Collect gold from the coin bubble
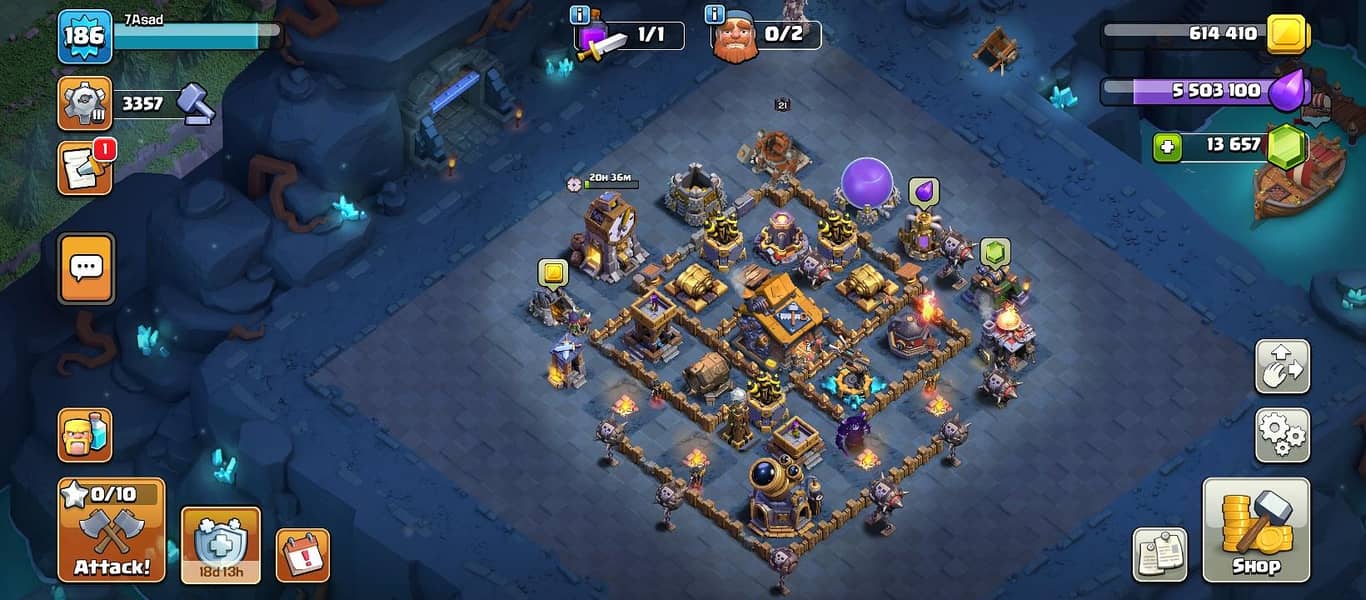This screenshot has height=600, width=1366. click(x=552, y=272)
